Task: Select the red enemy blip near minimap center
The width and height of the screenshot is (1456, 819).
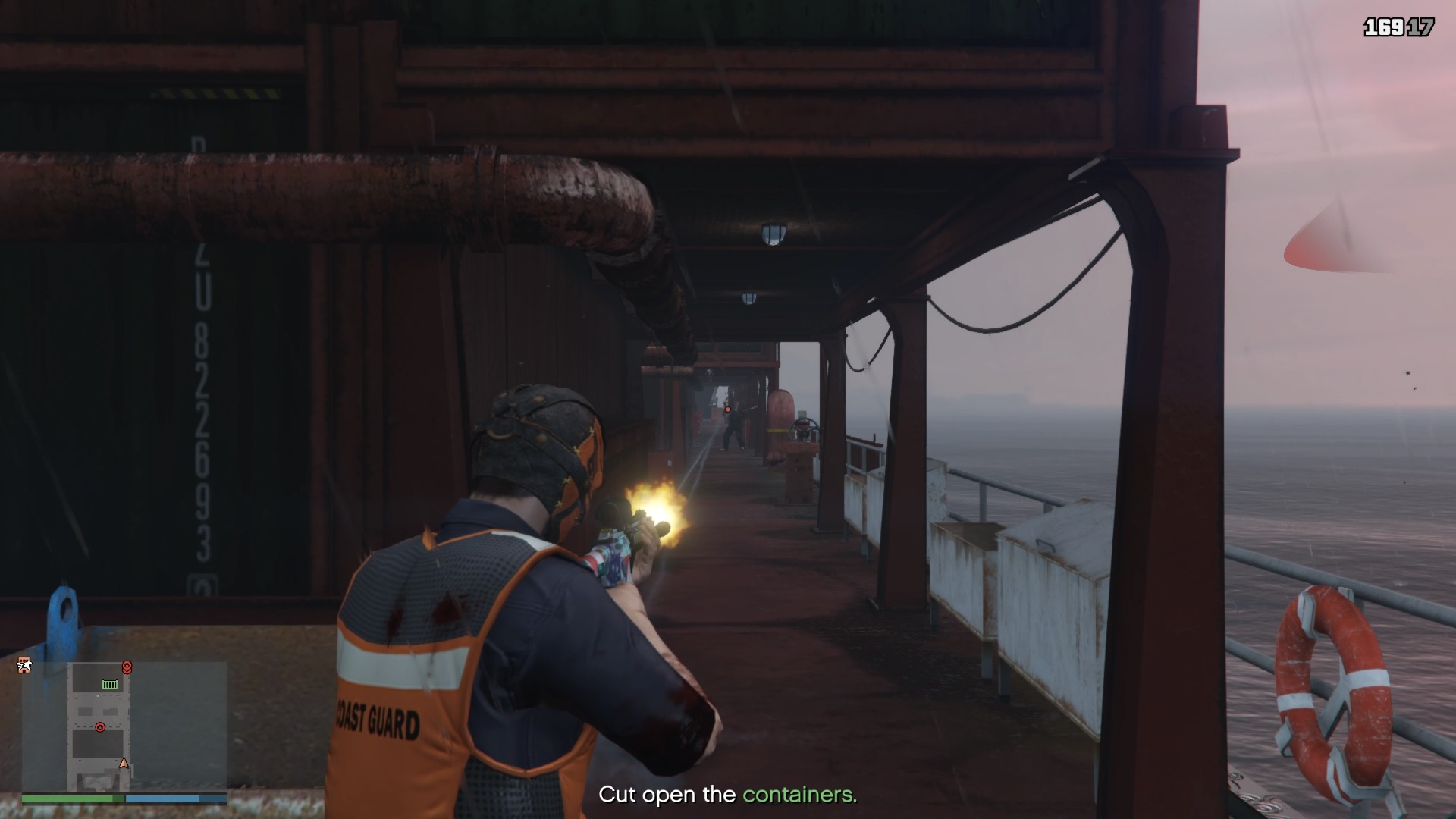Action: click(x=100, y=727)
